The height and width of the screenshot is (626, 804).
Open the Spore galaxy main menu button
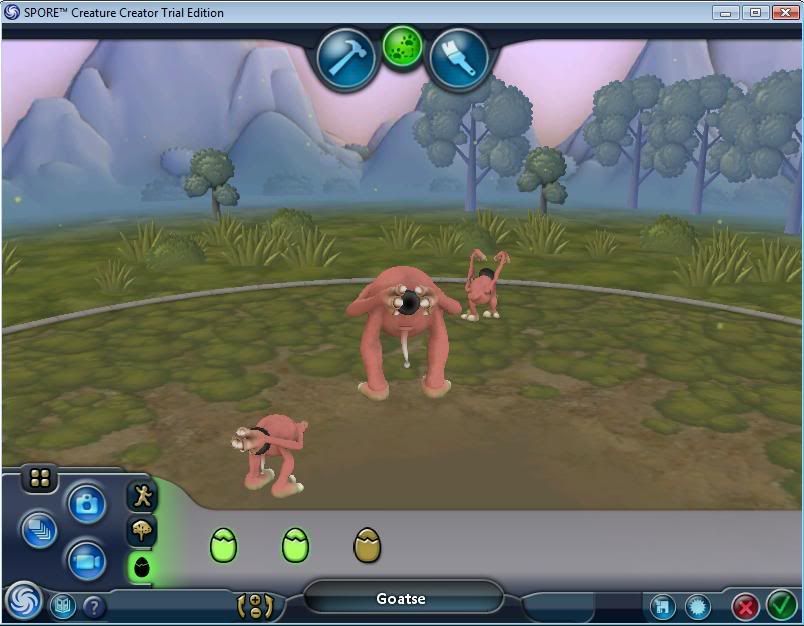[x=23, y=602]
